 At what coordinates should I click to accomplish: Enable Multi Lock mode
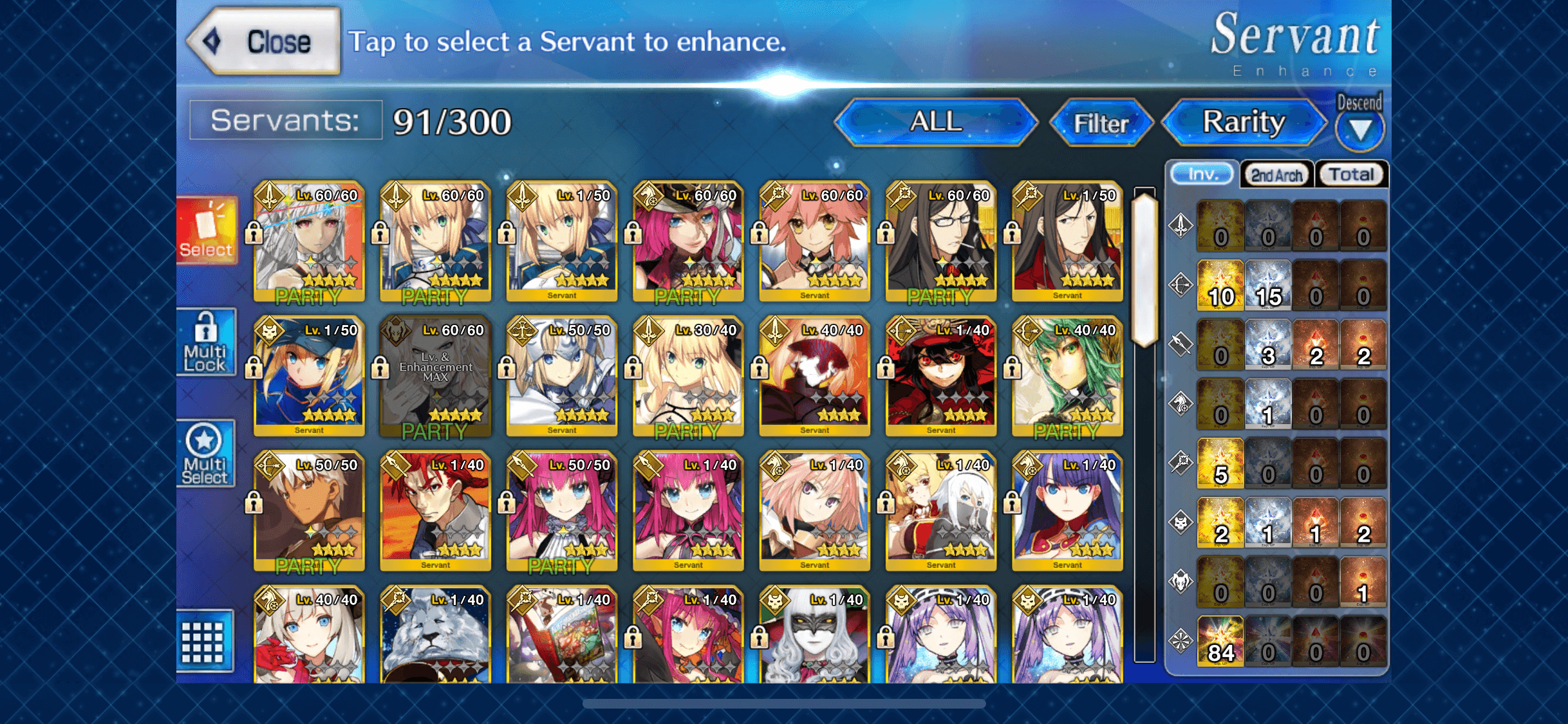click(x=206, y=342)
